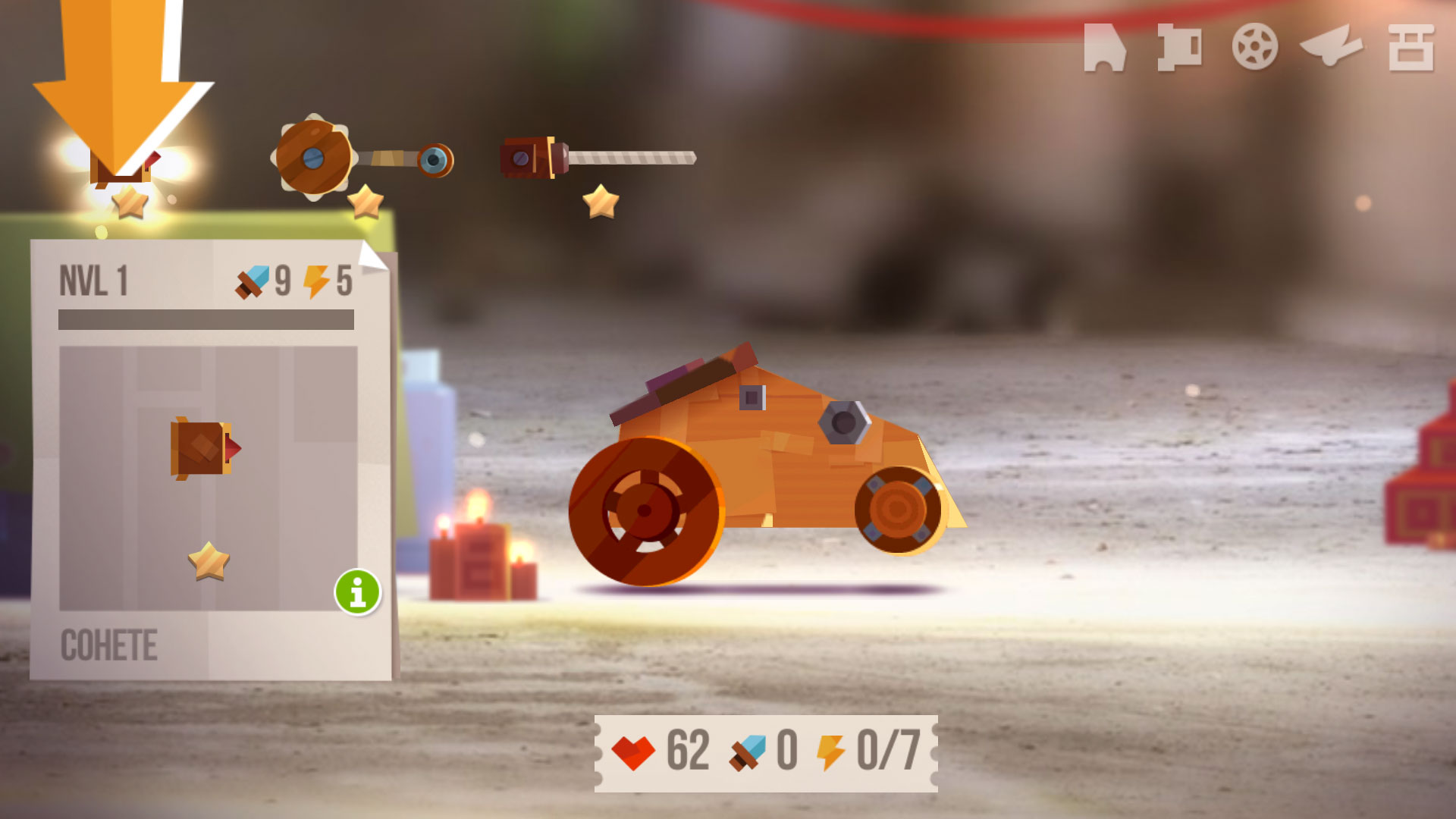Screen dimensions: 1456x819
Task: Open the wheels category tab
Action: tap(1254, 47)
